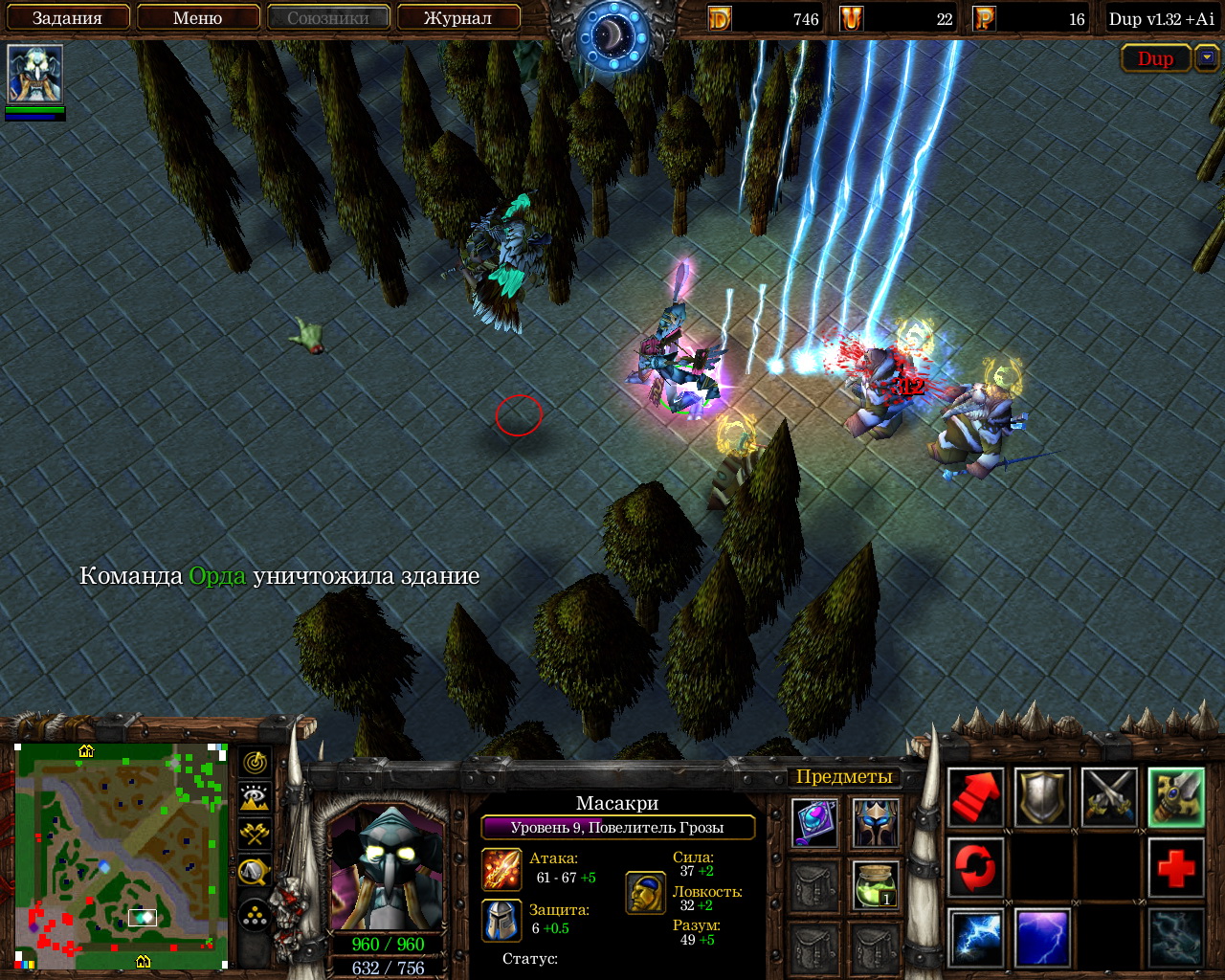The width and height of the screenshot is (1225, 980).
Task: Expand the dropdown arrow beside Dup
Action: pyautogui.click(x=1206, y=58)
